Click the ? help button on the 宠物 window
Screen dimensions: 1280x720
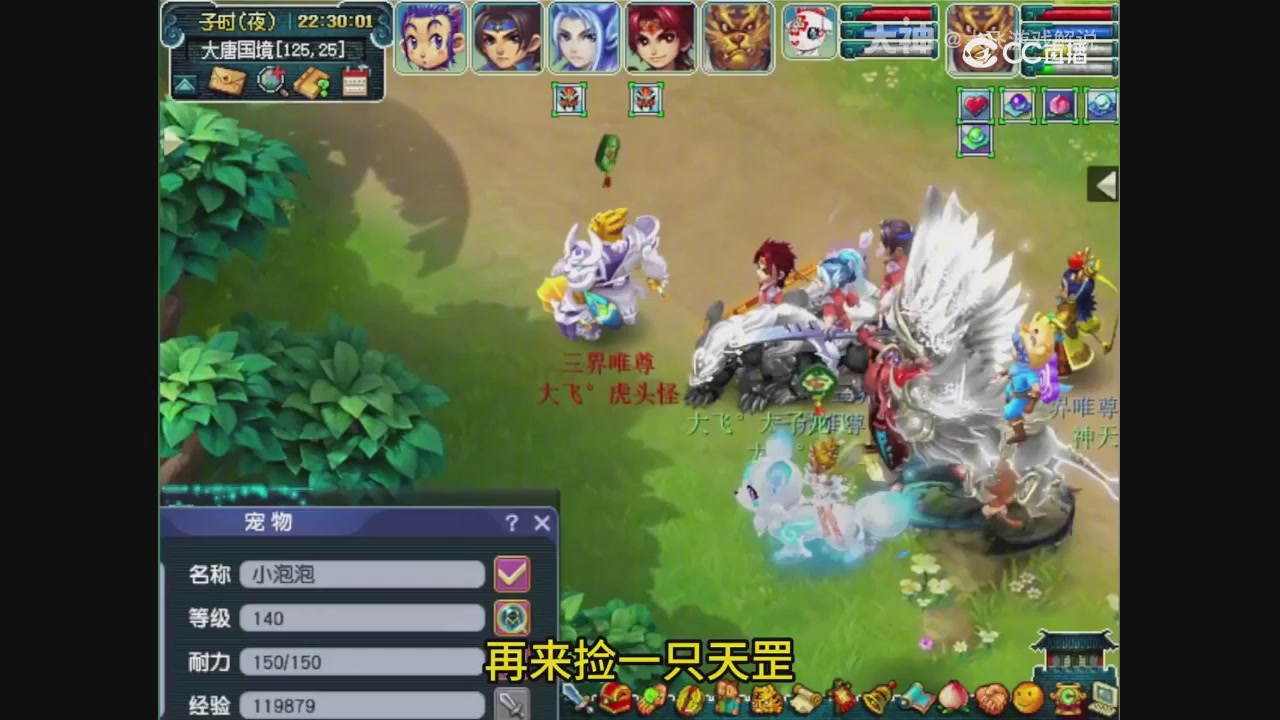[x=511, y=523]
